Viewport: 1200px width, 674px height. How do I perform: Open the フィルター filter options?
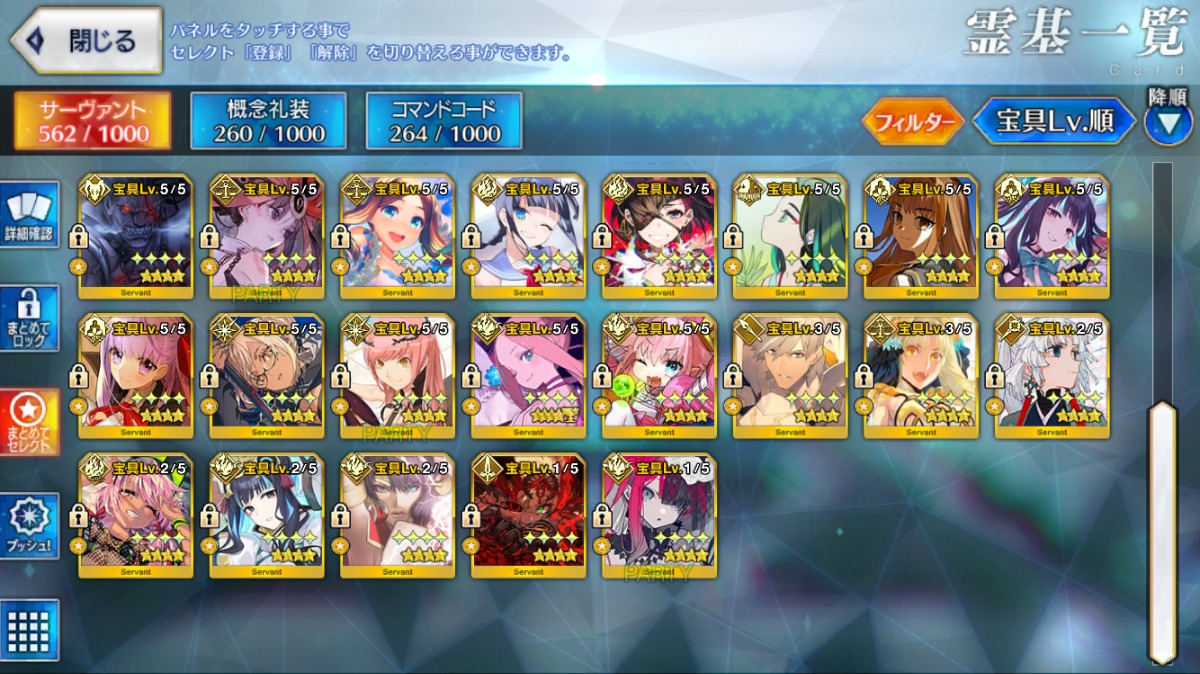pos(912,122)
